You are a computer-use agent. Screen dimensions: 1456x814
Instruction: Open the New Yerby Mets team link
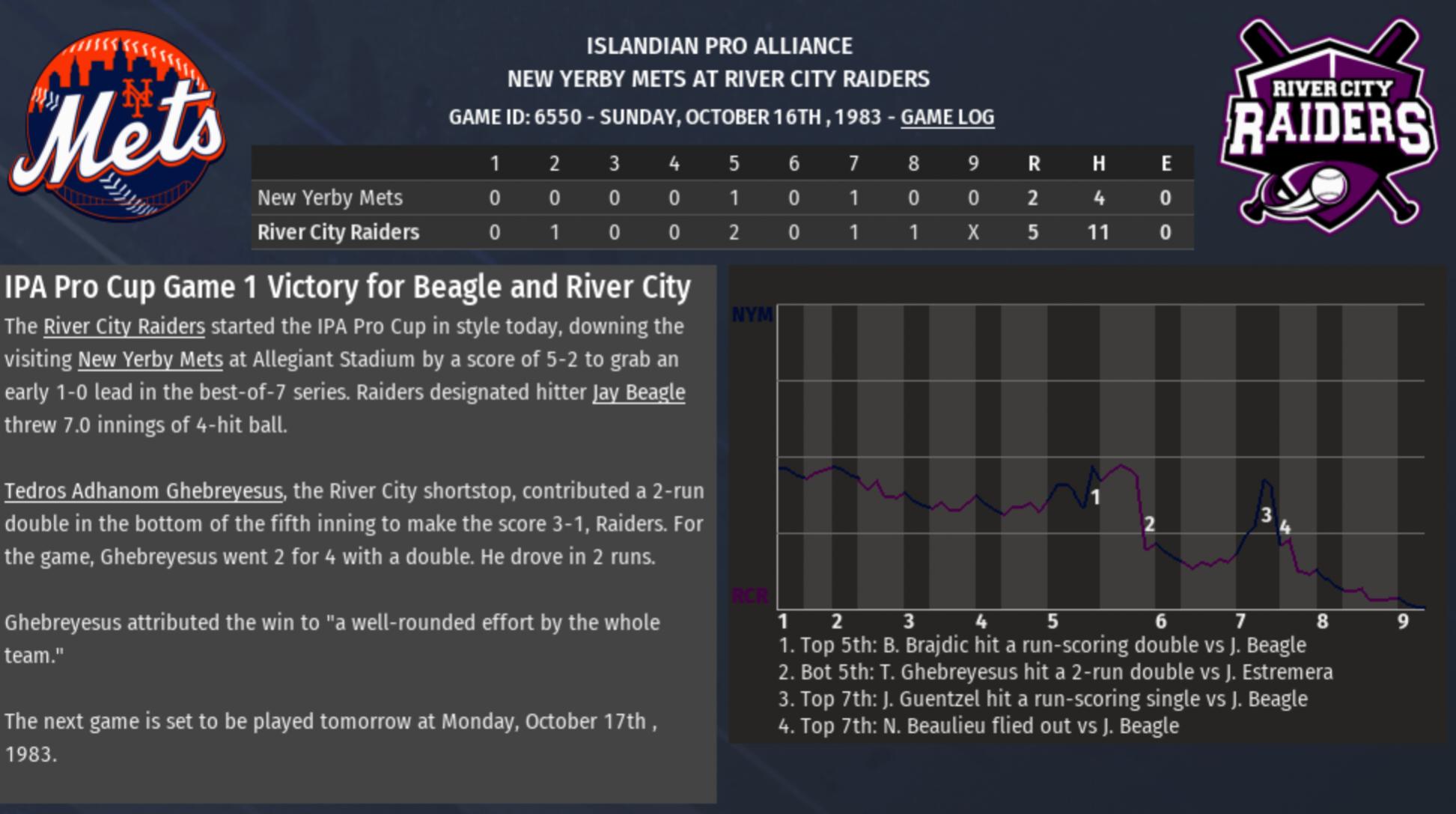(150, 359)
